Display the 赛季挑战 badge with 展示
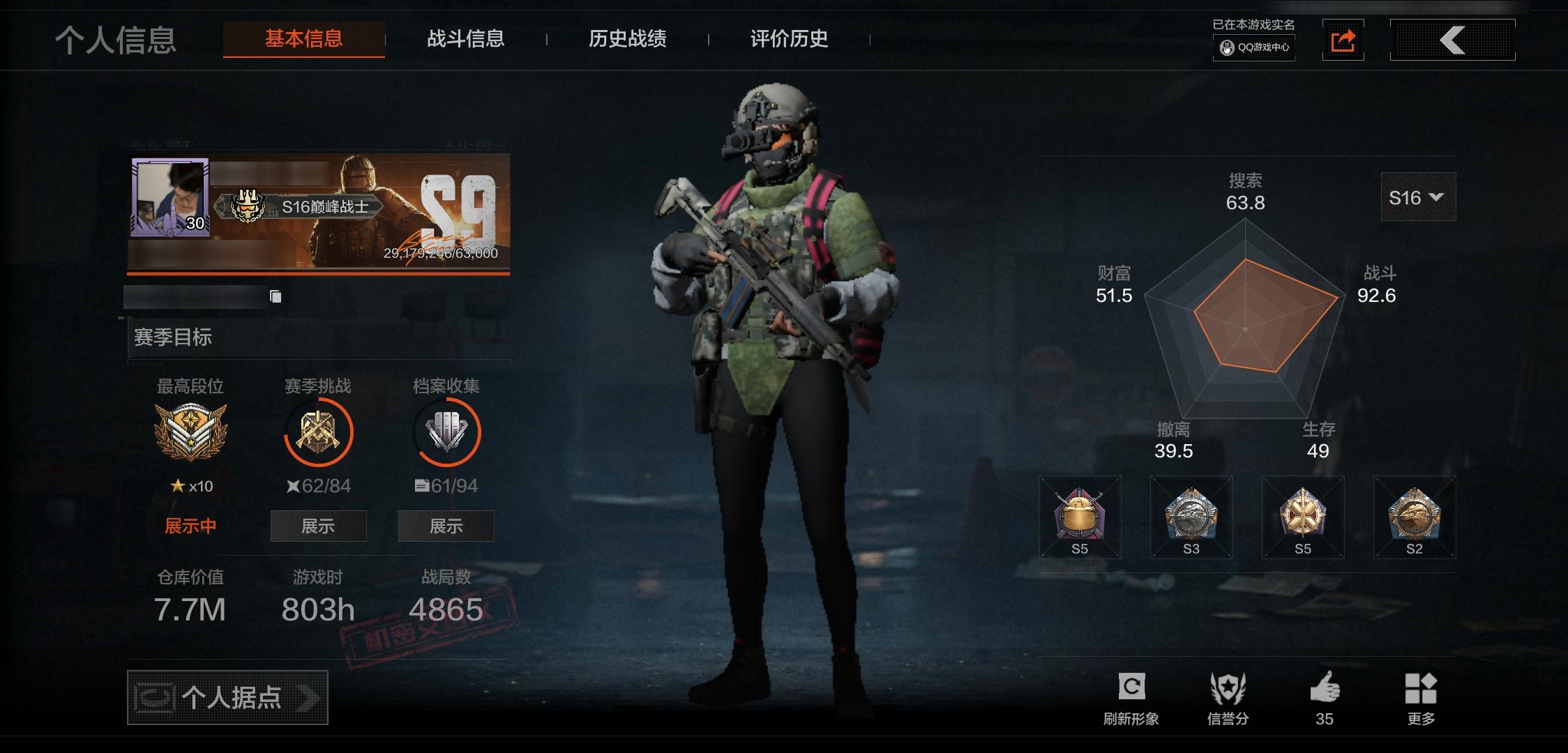This screenshot has width=1568, height=753. [x=318, y=526]
